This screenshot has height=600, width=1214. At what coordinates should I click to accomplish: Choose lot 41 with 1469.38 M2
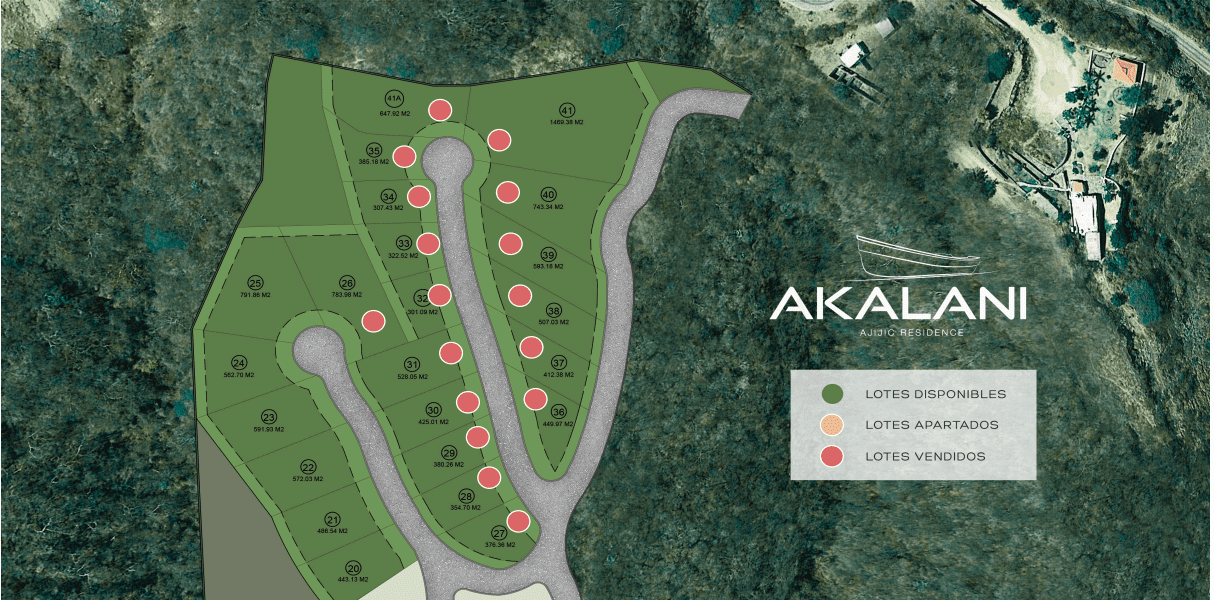point(567,110)
